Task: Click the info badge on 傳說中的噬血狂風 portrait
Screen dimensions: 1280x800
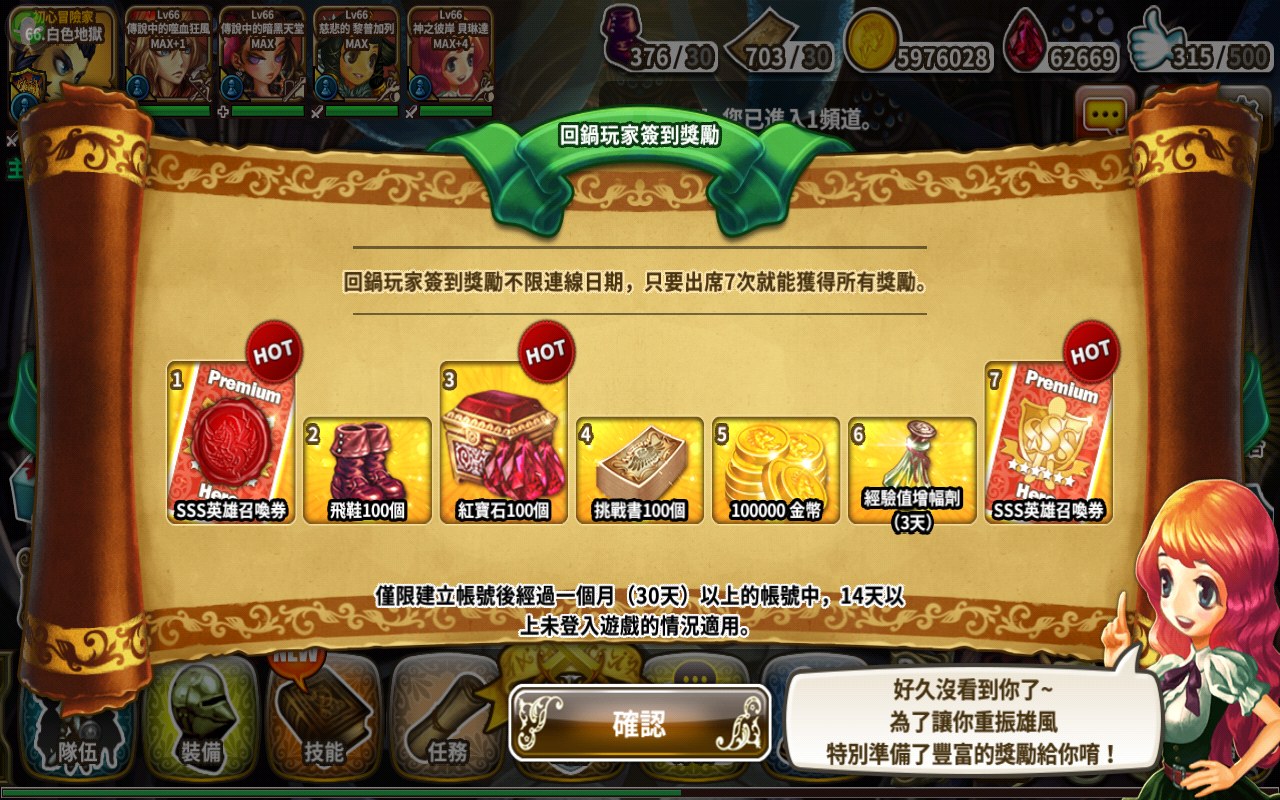Action: click(137, 87)
